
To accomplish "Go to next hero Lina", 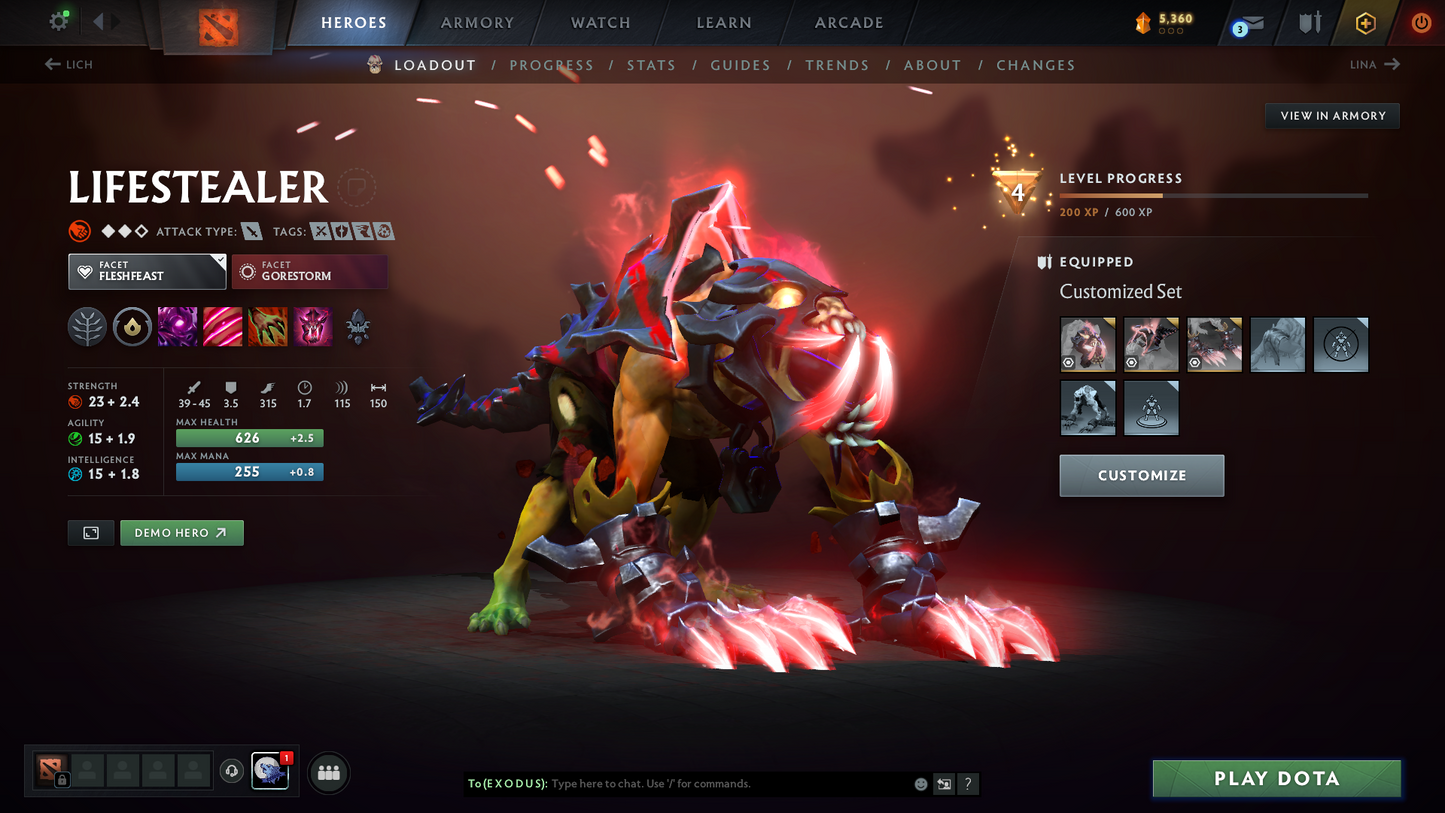I will (1375, 64).
